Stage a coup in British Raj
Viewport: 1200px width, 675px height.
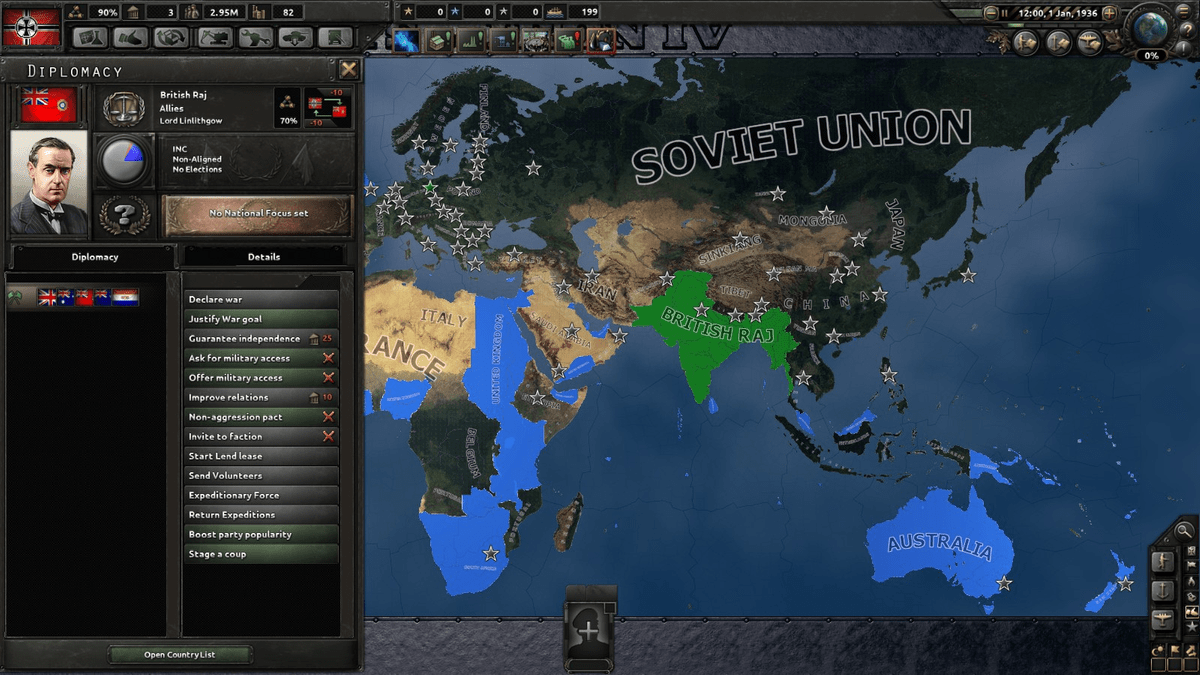click(261, 554)
